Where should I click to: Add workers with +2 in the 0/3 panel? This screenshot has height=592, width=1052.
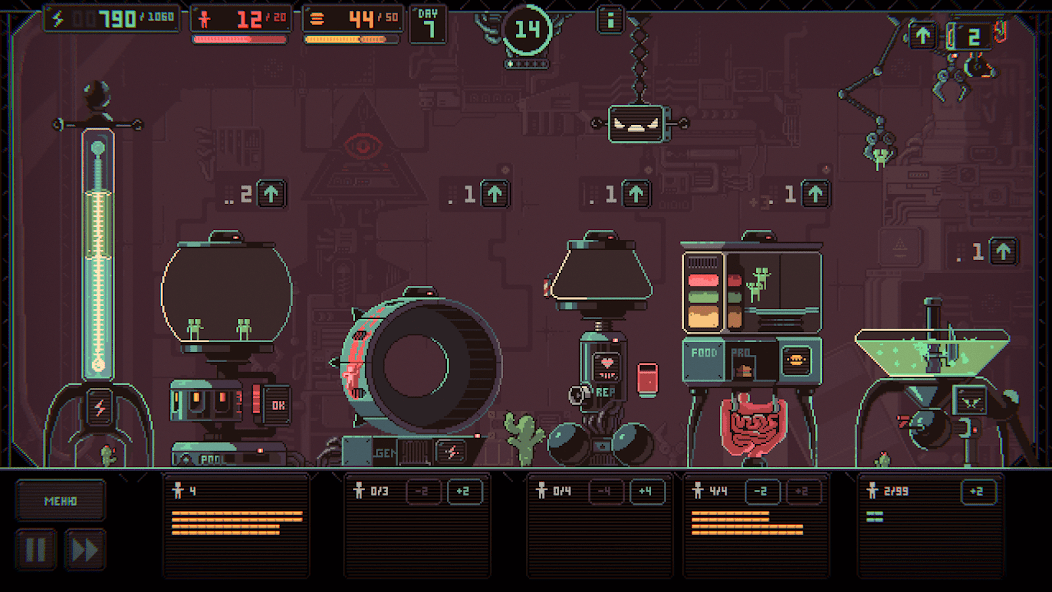(464, 491)
